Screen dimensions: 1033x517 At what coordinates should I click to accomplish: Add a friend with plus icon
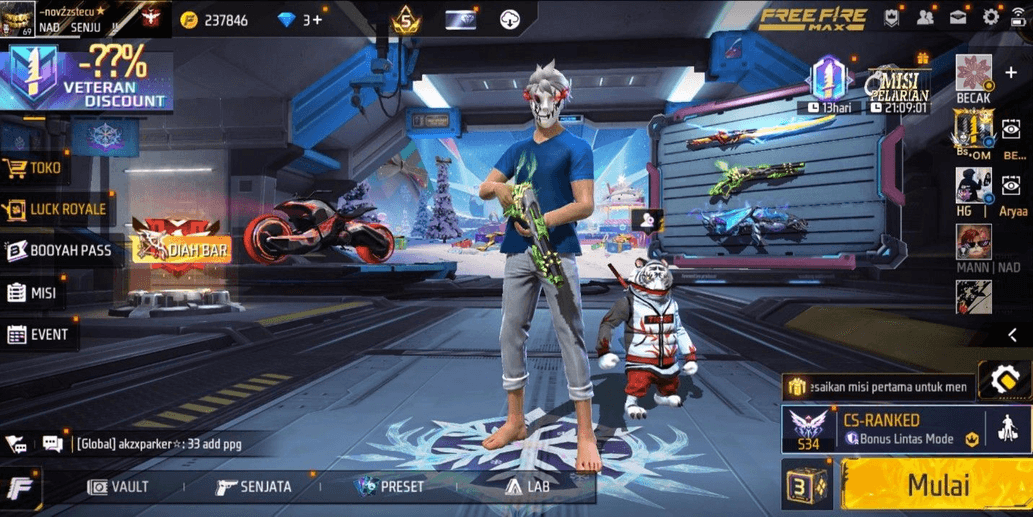click(x=1011, y=73)
